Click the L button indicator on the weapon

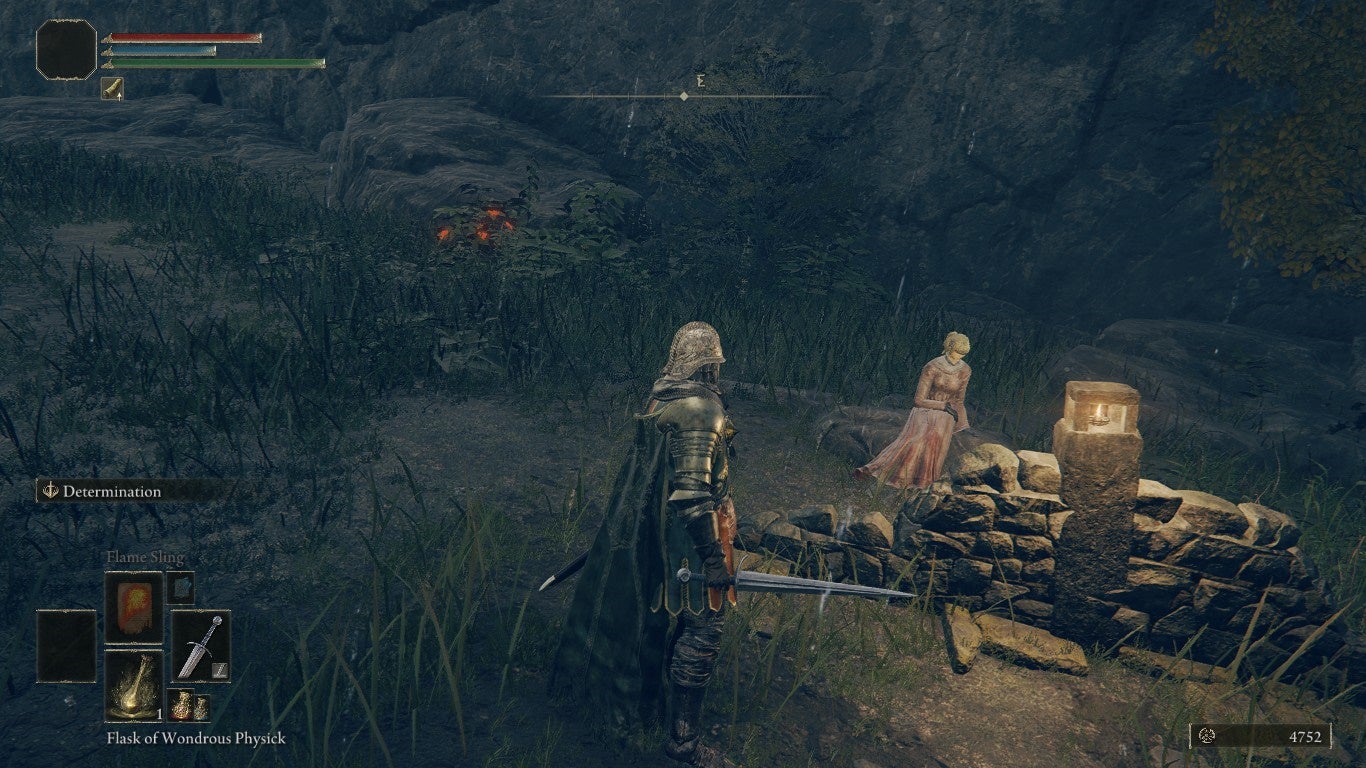[218, 670]
